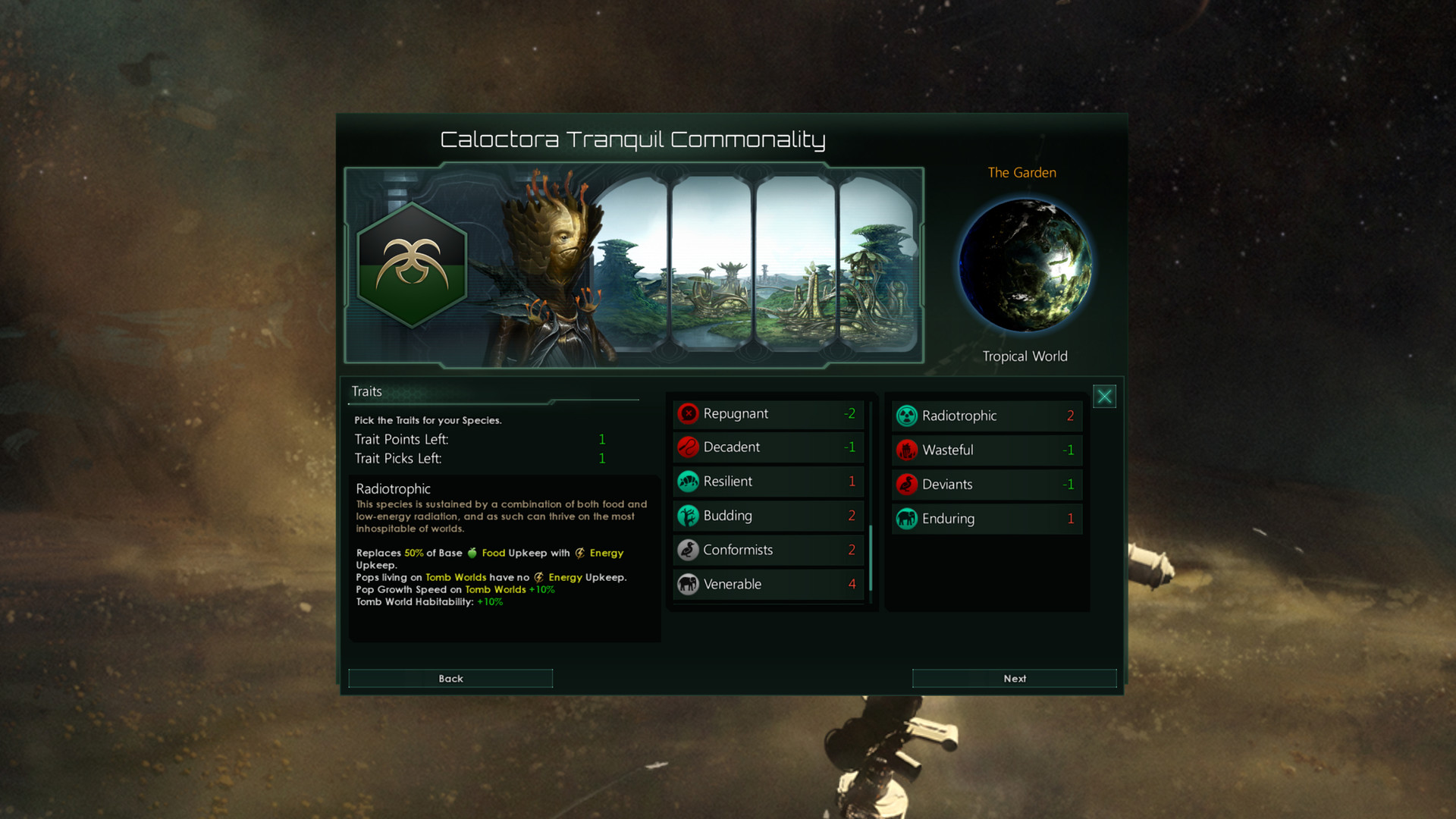1456x819 pixels.
Task: Click the Traits section header
Action: [366, 391]
